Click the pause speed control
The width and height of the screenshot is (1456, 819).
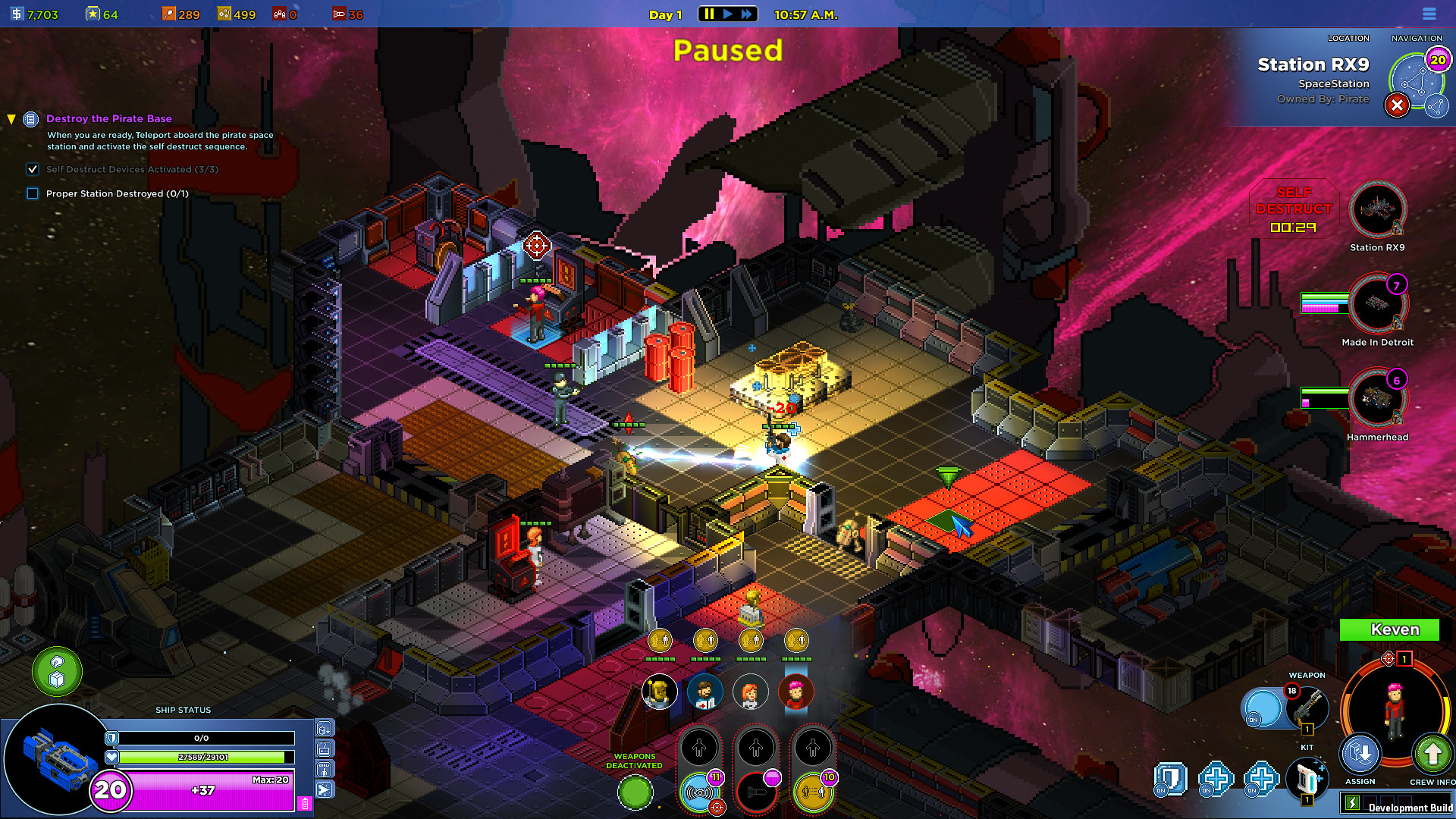coord(709,14)
